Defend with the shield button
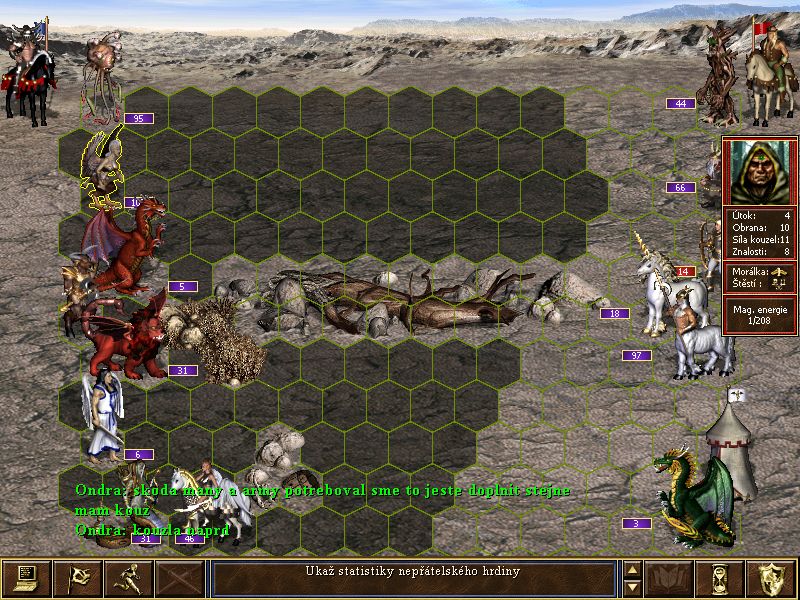Viewport: 800px width, 600px height. (772, 579)
